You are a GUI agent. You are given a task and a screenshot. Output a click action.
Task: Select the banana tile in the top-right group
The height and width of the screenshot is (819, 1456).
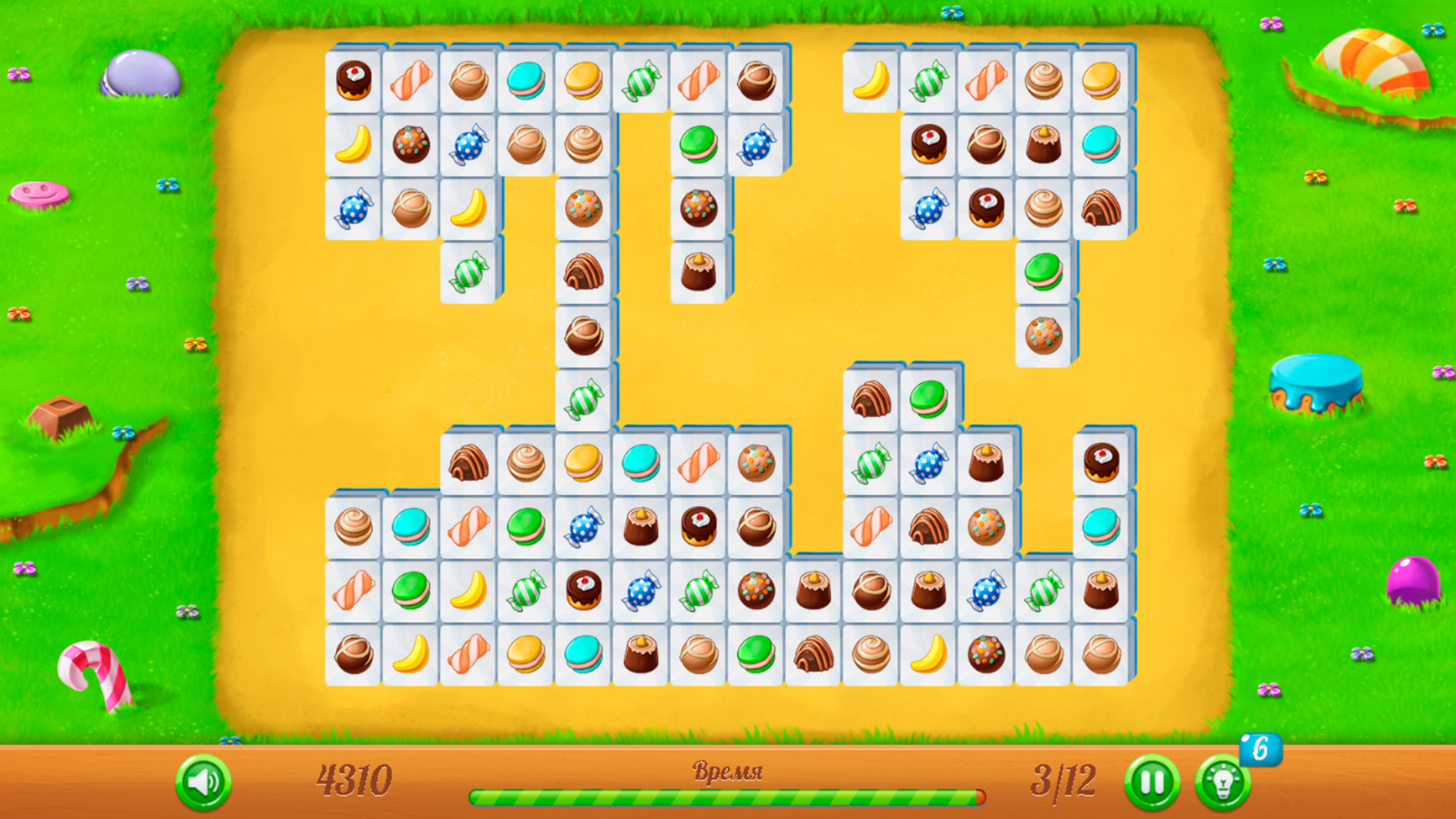pos(872,80)
